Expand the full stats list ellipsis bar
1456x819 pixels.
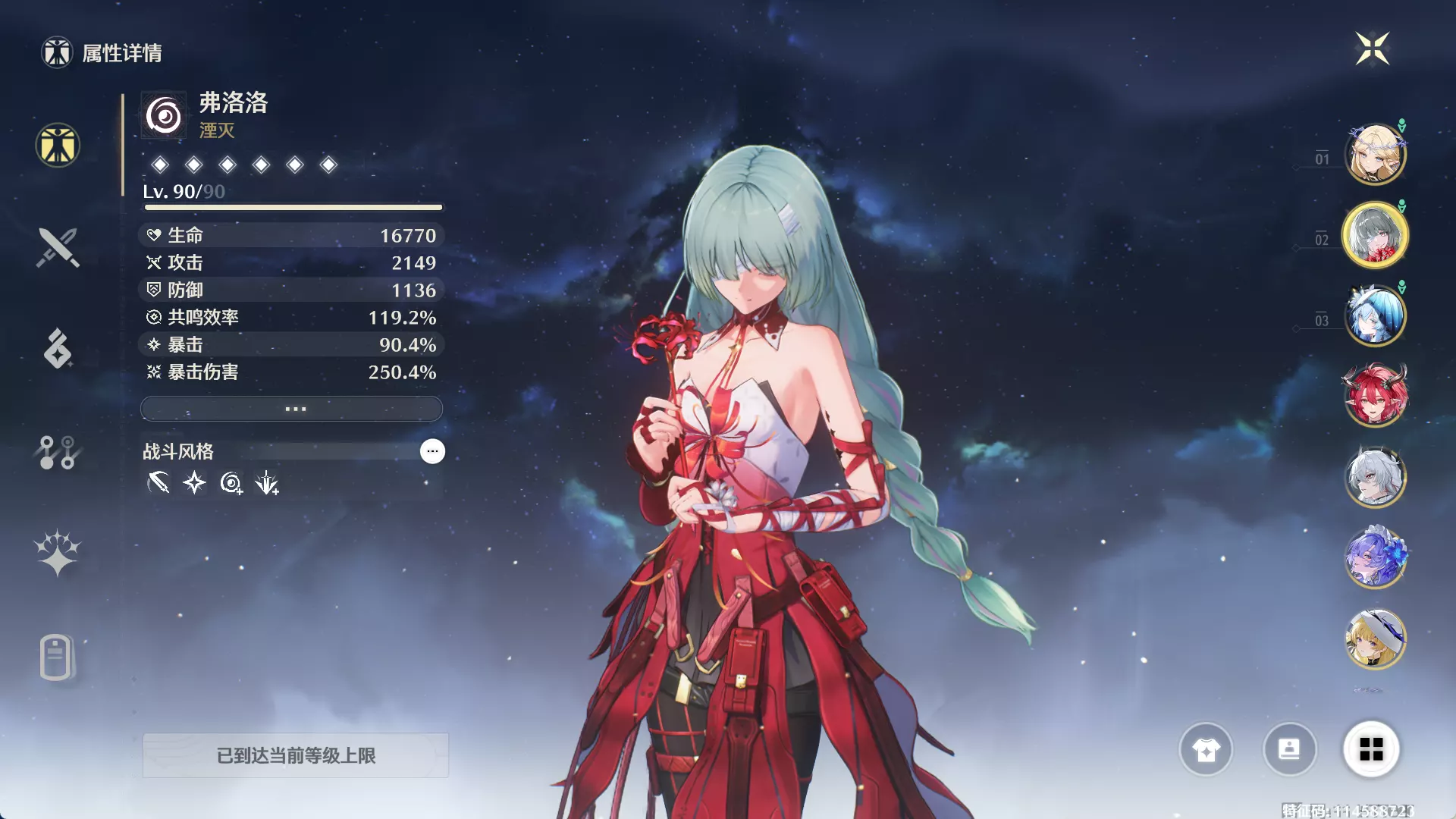click(291, 409)
